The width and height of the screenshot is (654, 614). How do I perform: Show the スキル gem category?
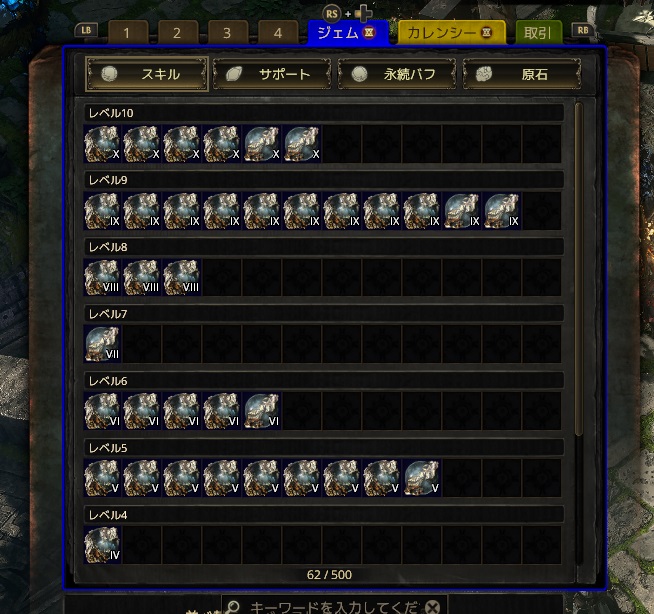tap(147, 74)
